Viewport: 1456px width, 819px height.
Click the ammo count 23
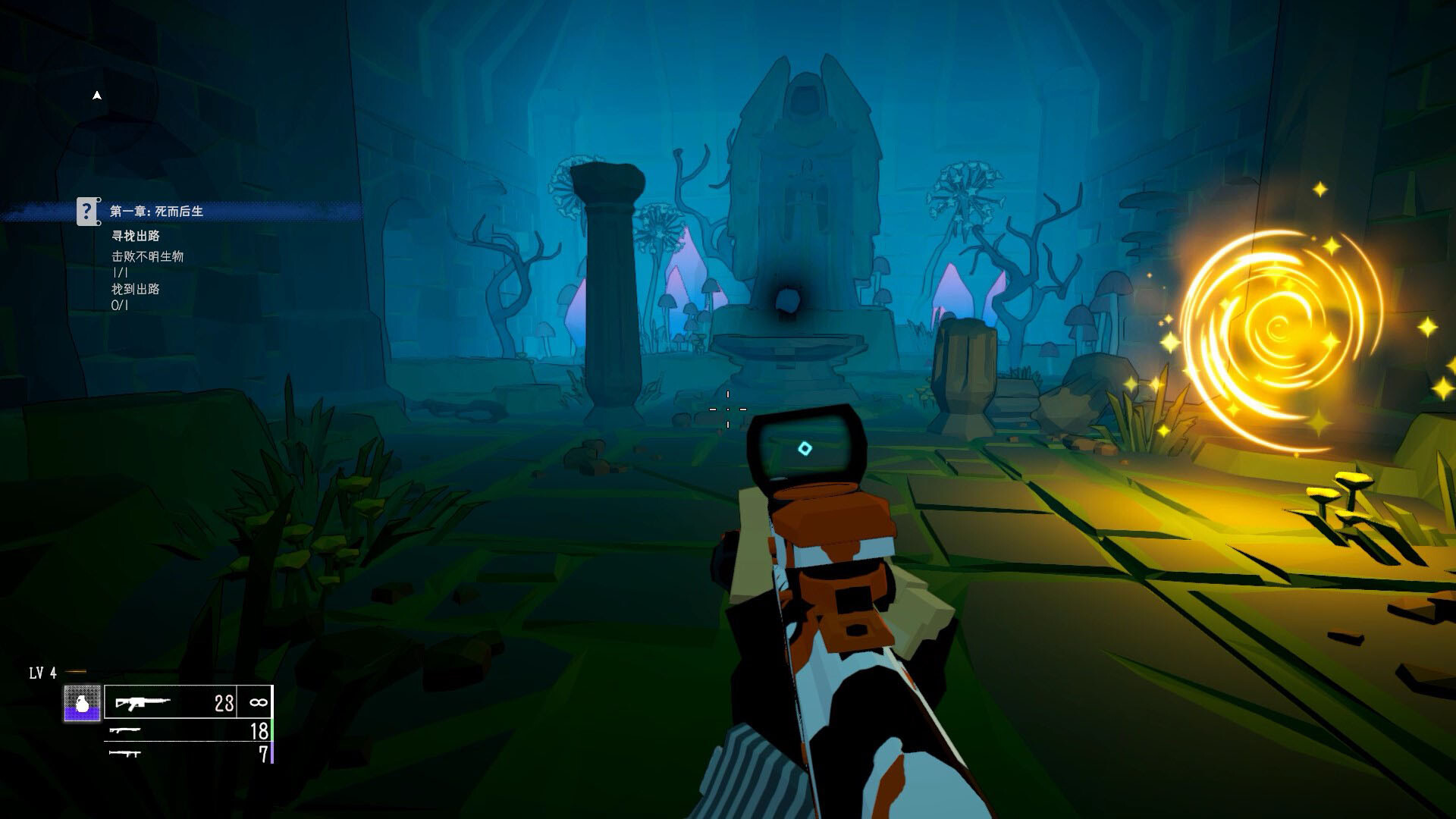pyautogui.click(x=223, y=703)
